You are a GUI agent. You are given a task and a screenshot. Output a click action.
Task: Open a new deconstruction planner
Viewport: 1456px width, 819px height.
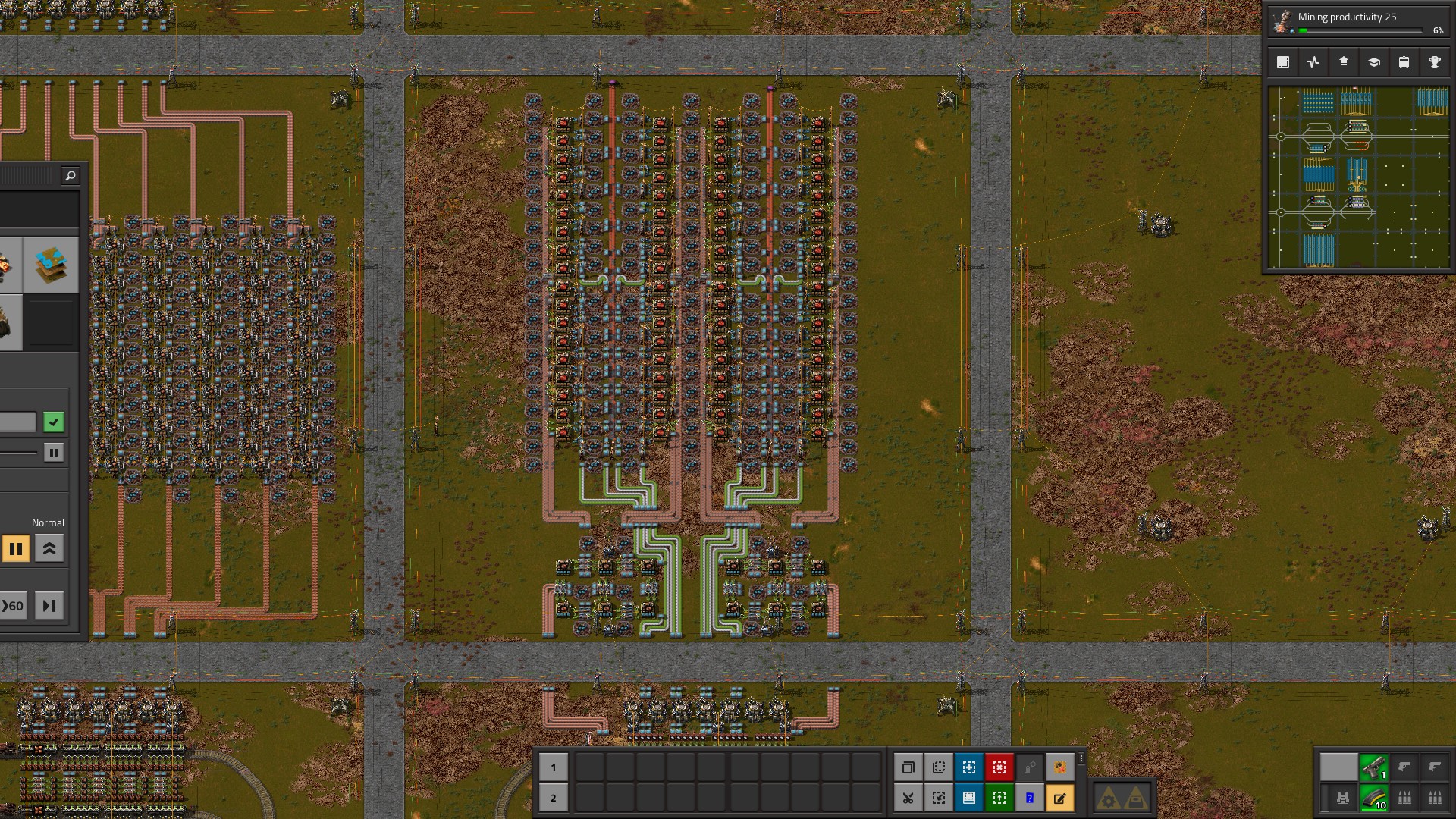point(999,767)
